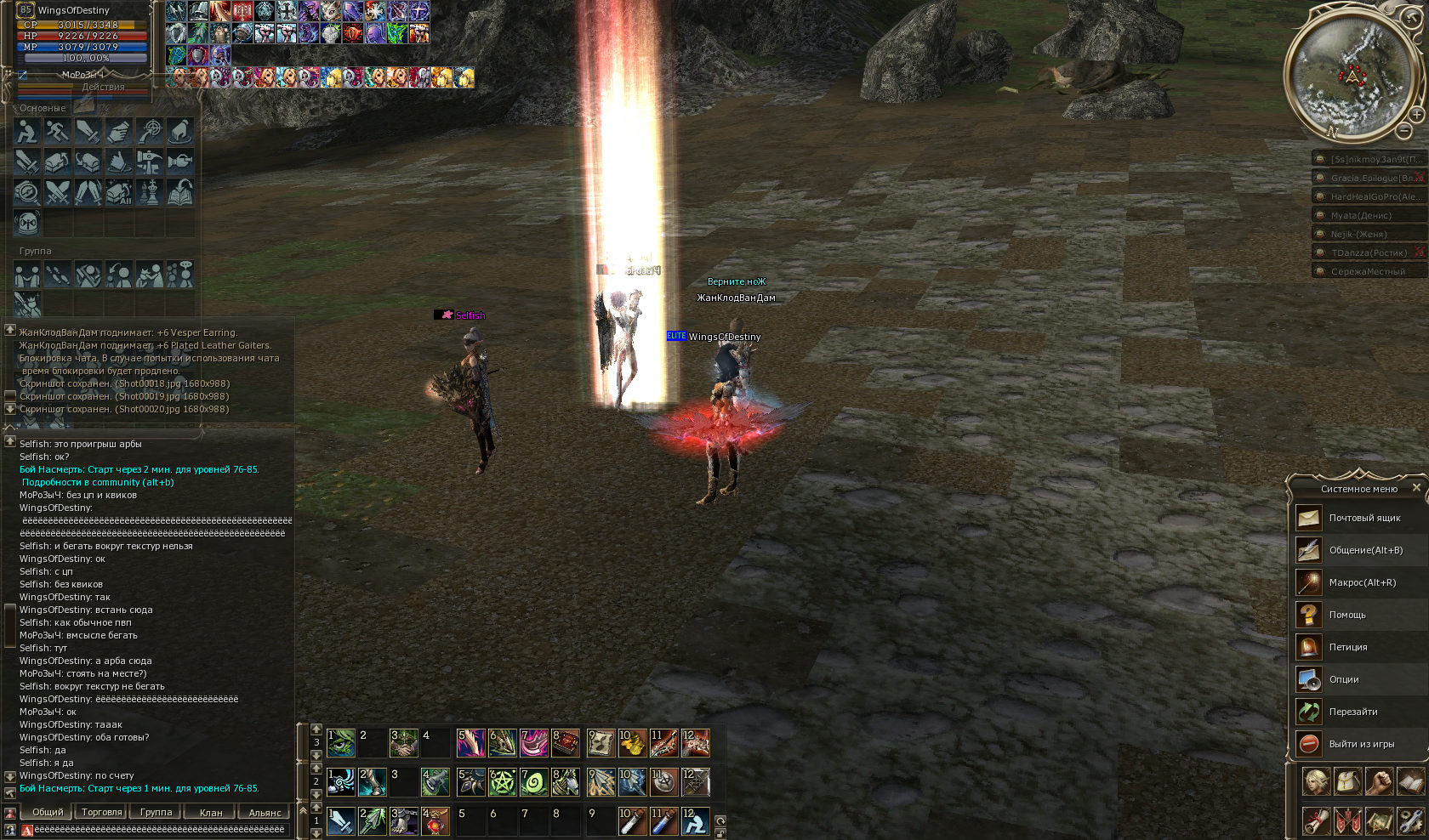Zoom in the minimap with plus button

click(x=1417, y=114)
